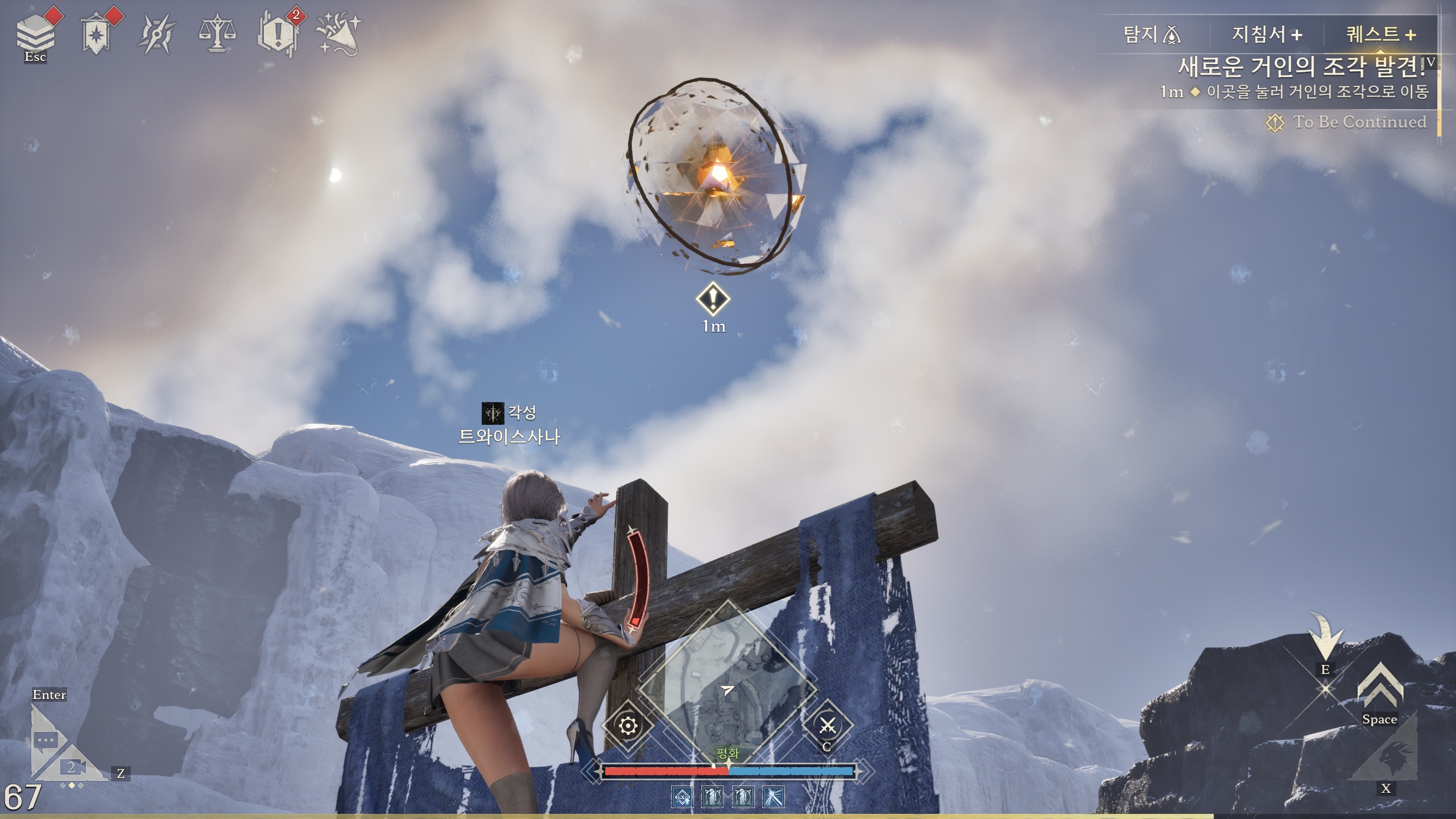
Task: Open the party popper event icon
Action: pyautogui.click(x=340, y=34)
